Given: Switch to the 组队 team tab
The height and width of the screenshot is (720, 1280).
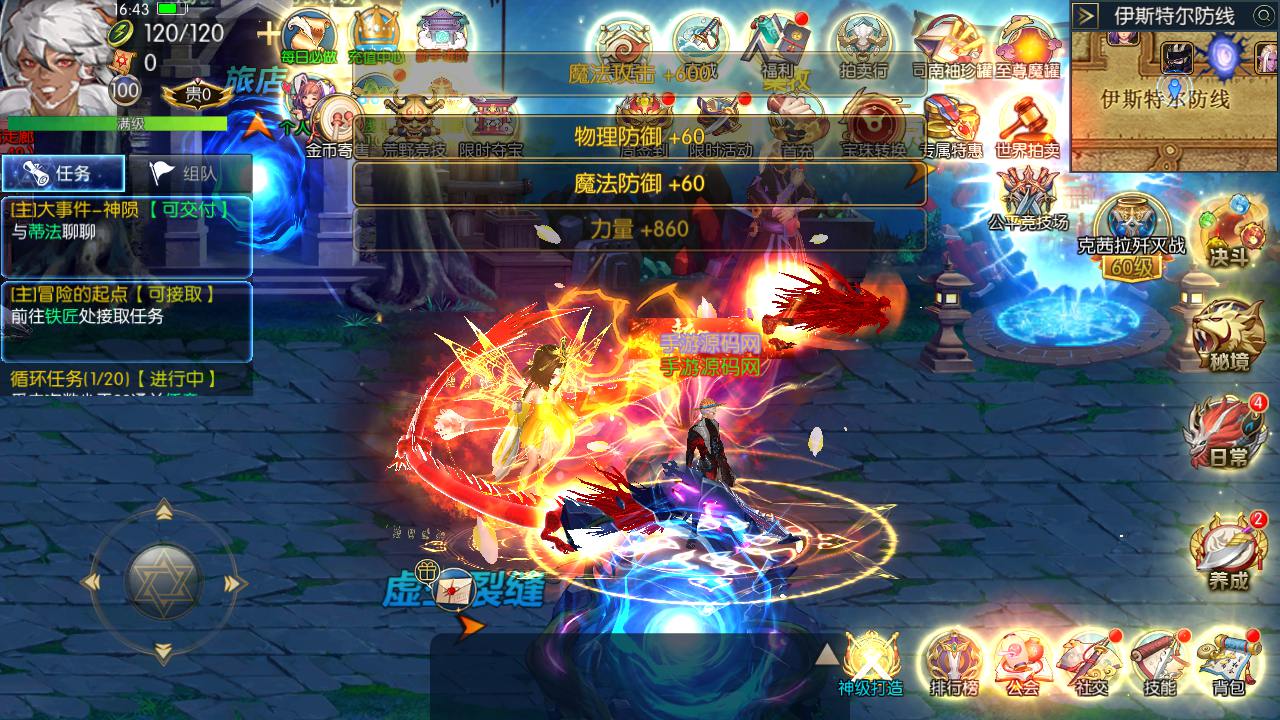Looking at the screenshot, I should (x=187, y=174).
